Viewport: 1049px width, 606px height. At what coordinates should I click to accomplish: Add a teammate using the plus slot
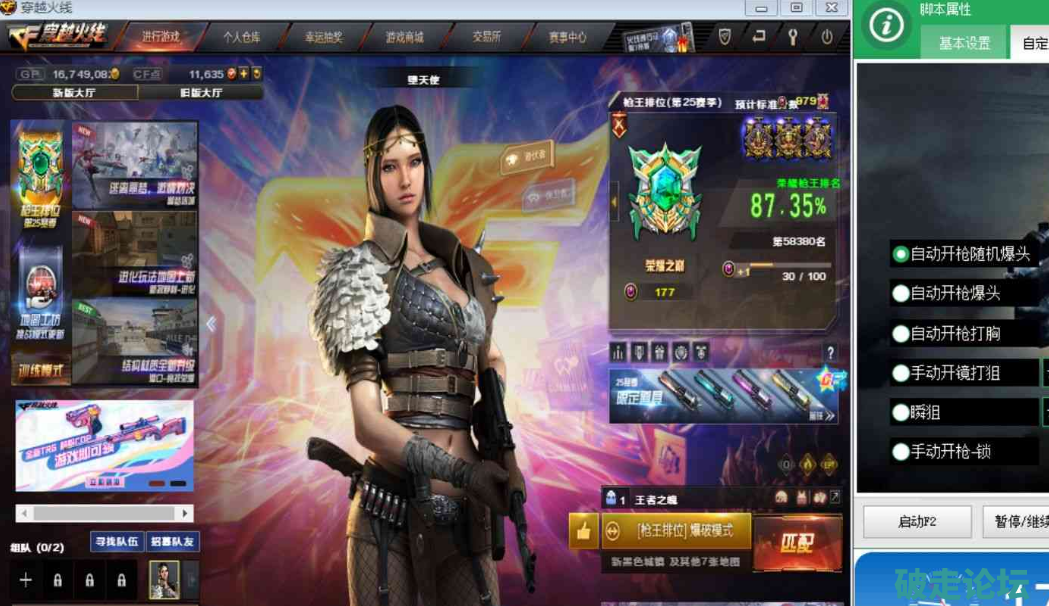pyautogui.click(x=26, y=580)
